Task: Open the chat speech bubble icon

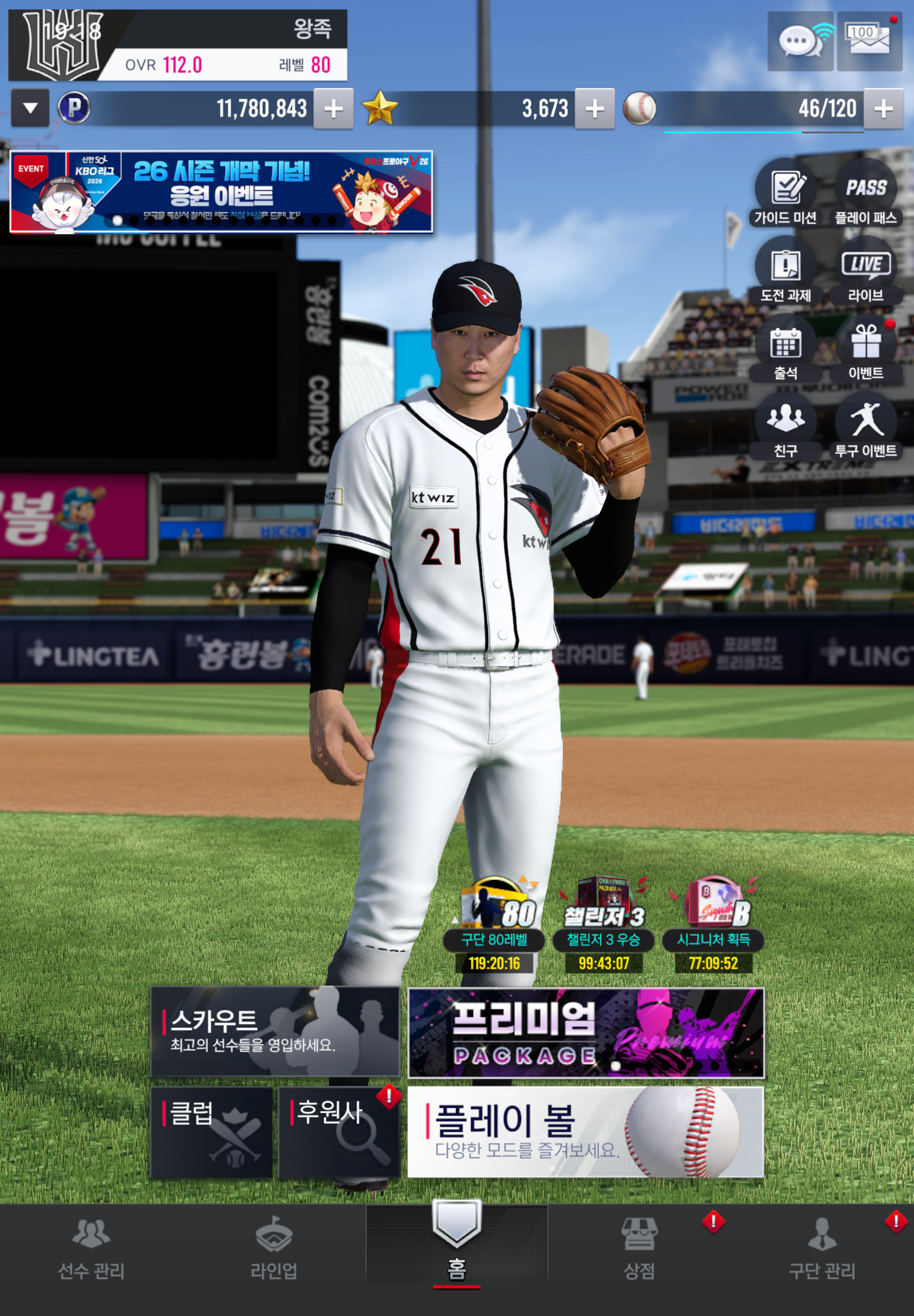Action: (800, 41)
